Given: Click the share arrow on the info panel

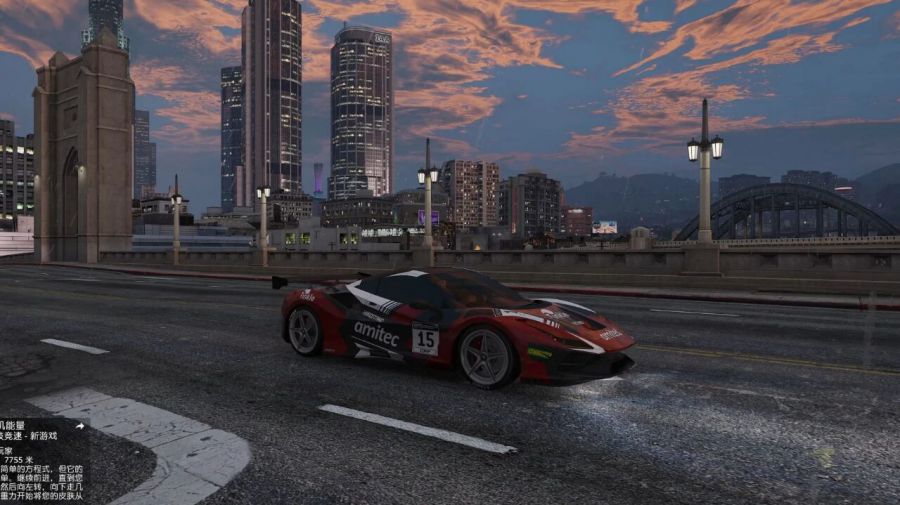Looking at the screenshot, I should coord(80,426).
